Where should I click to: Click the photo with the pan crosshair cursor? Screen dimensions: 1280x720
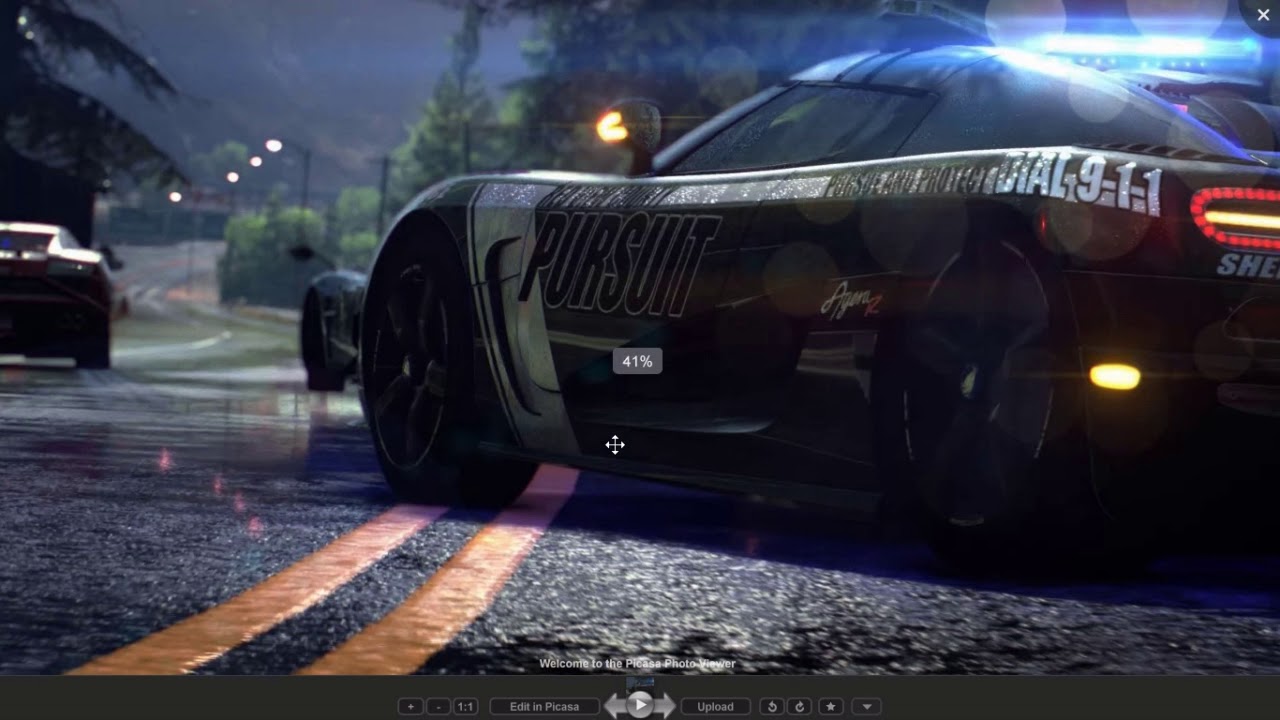tap(615, 445)
